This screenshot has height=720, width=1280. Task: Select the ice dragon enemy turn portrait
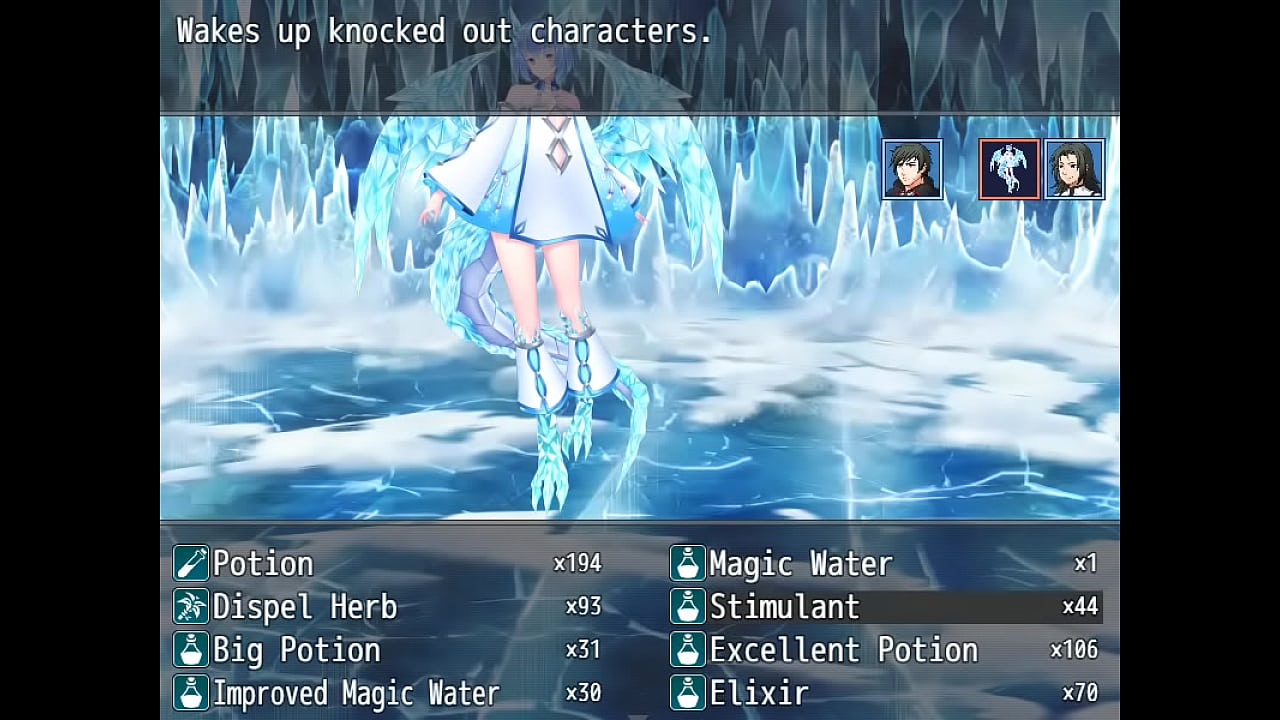point(1009,169)
